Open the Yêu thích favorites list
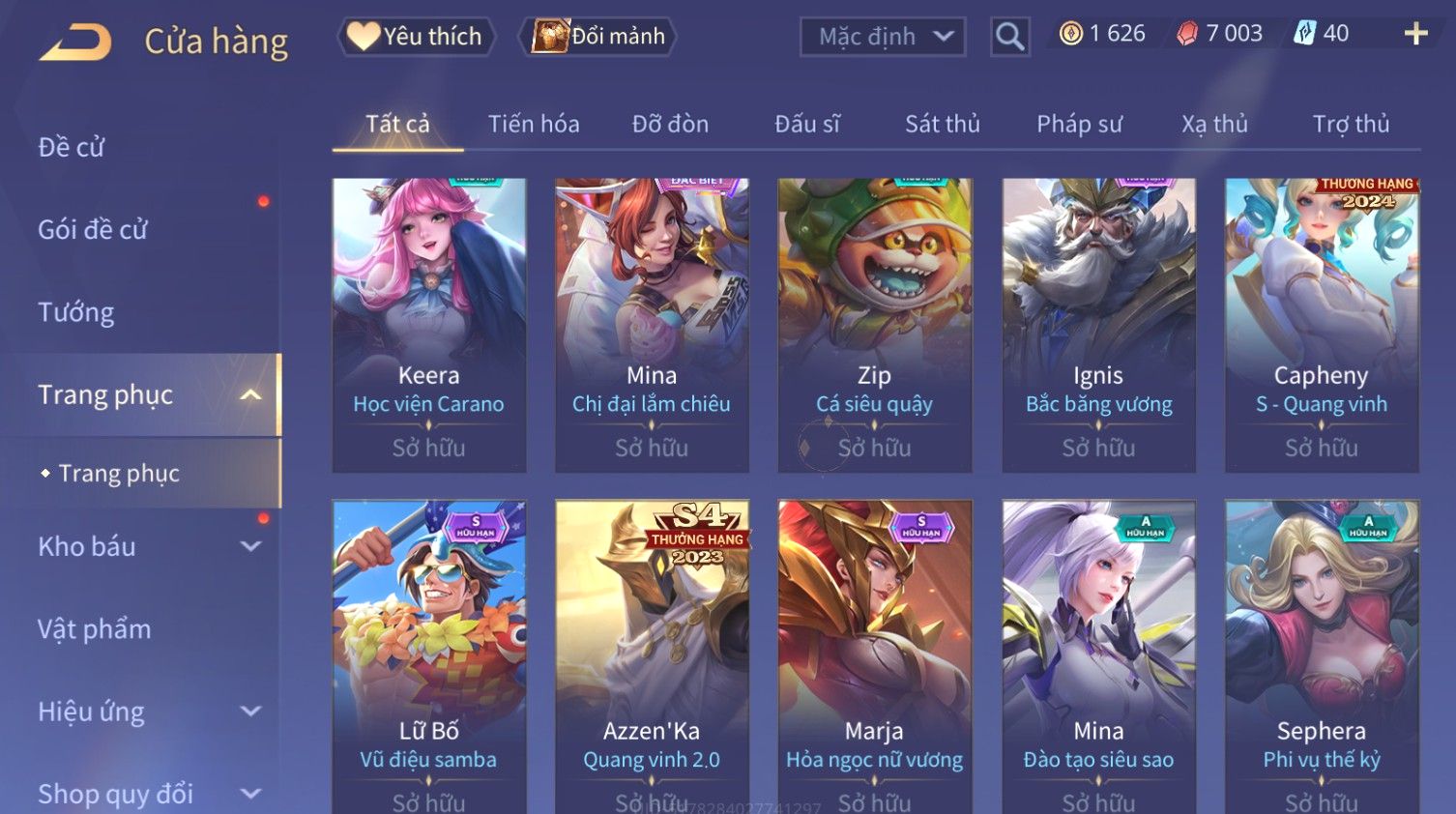Viewport: 1456px width, 814px height. [x=417, y=37]
